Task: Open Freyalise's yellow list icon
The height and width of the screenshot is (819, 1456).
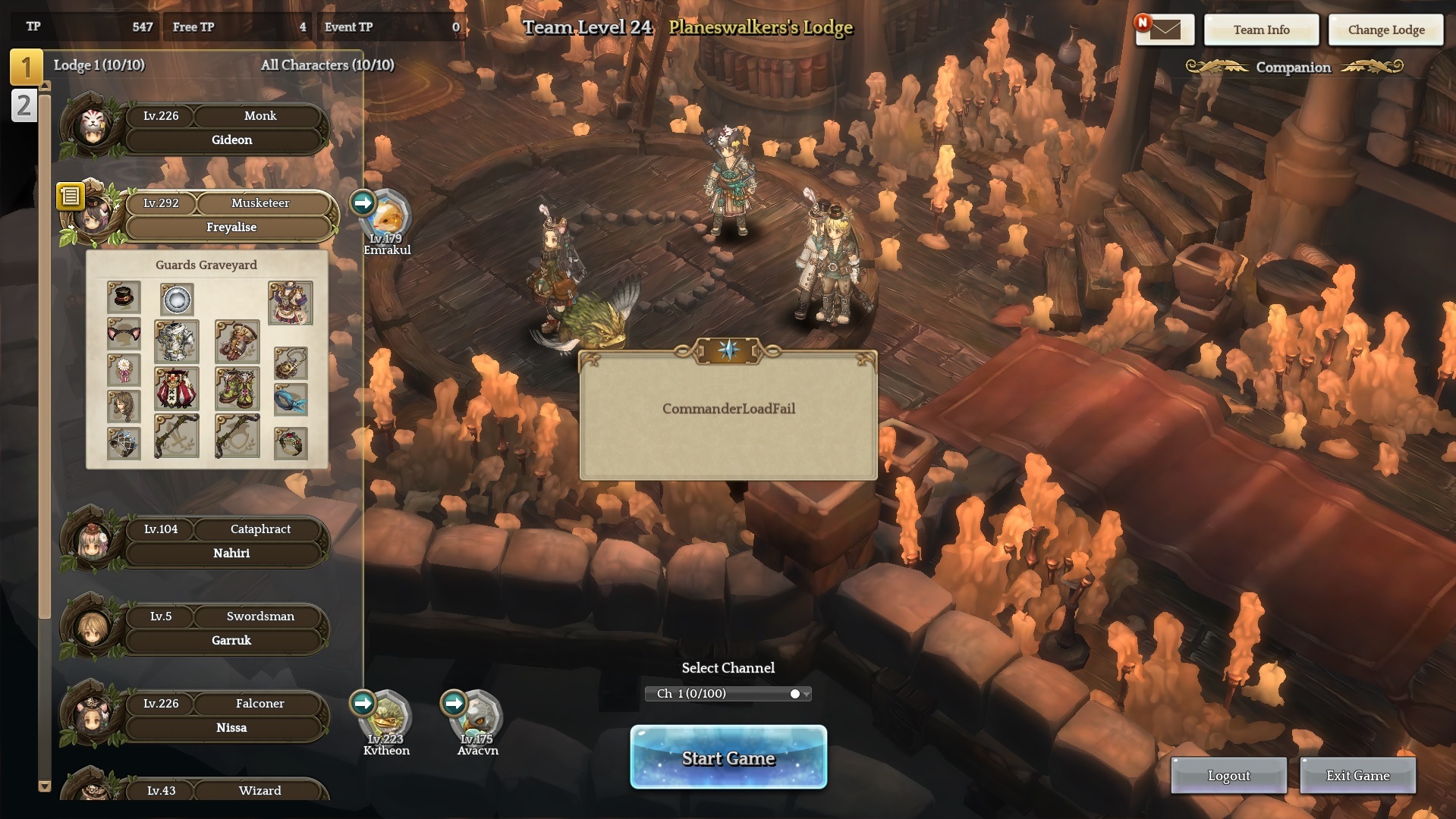Action: [x=70, y=196]
